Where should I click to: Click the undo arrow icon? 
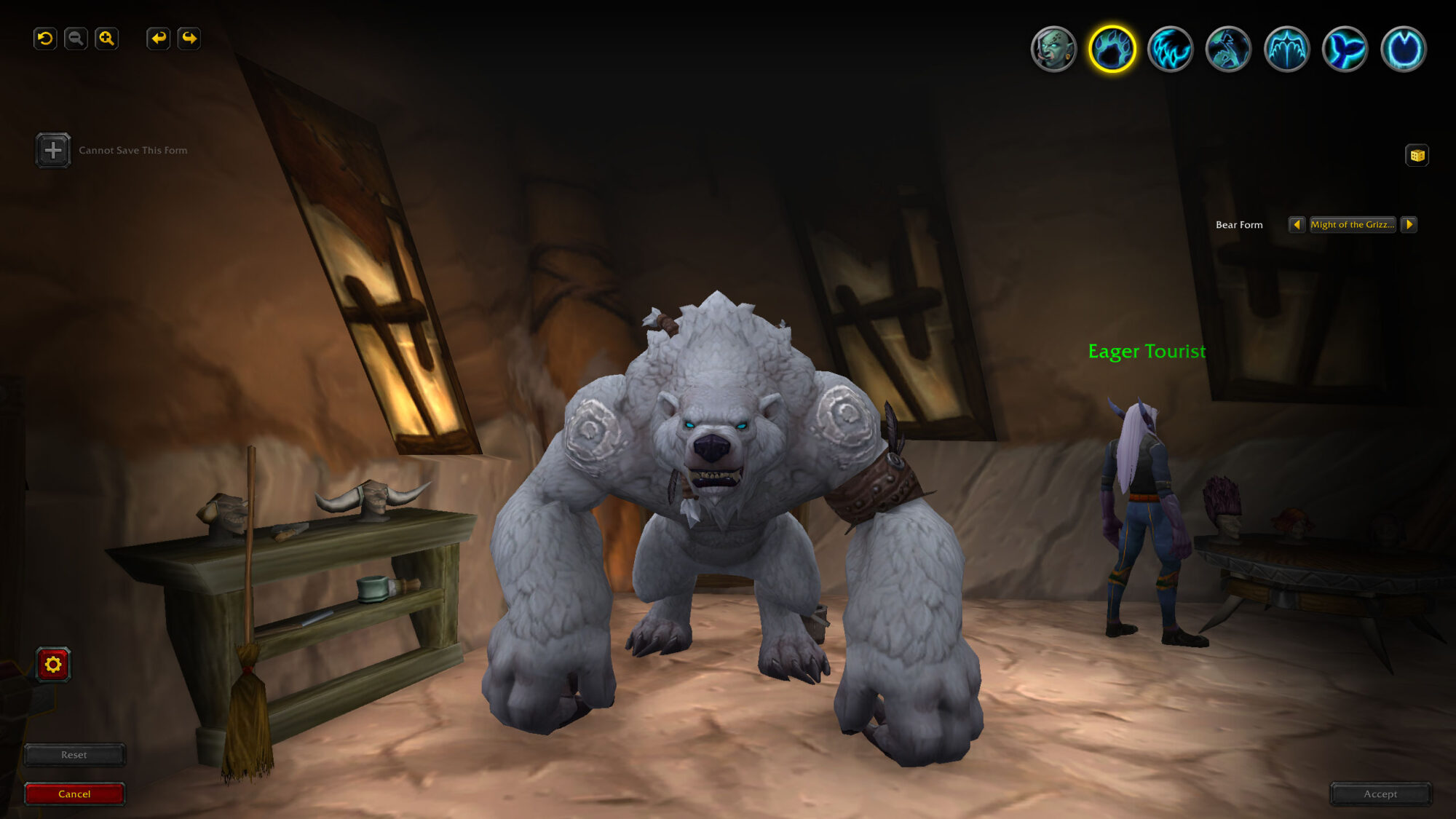click(45, 40)
